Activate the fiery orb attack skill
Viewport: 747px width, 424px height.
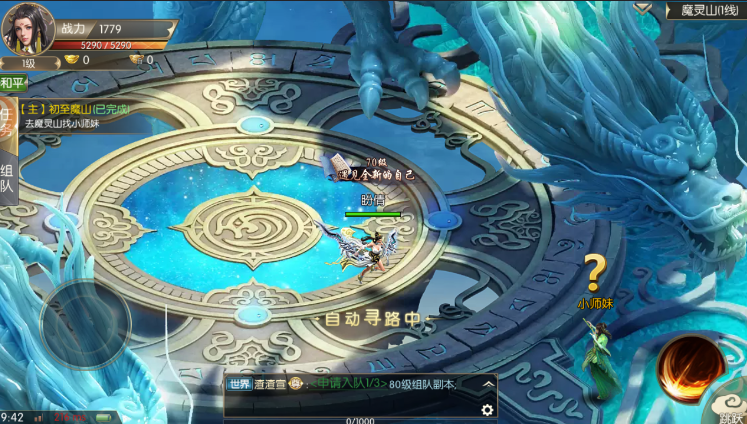(690, 367)
